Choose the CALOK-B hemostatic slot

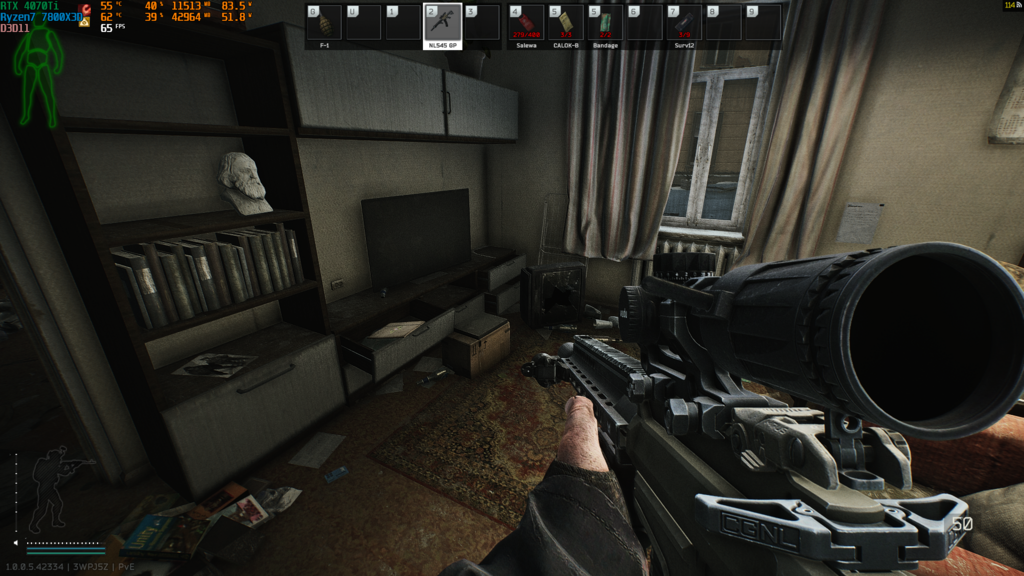tap(566, 22)
